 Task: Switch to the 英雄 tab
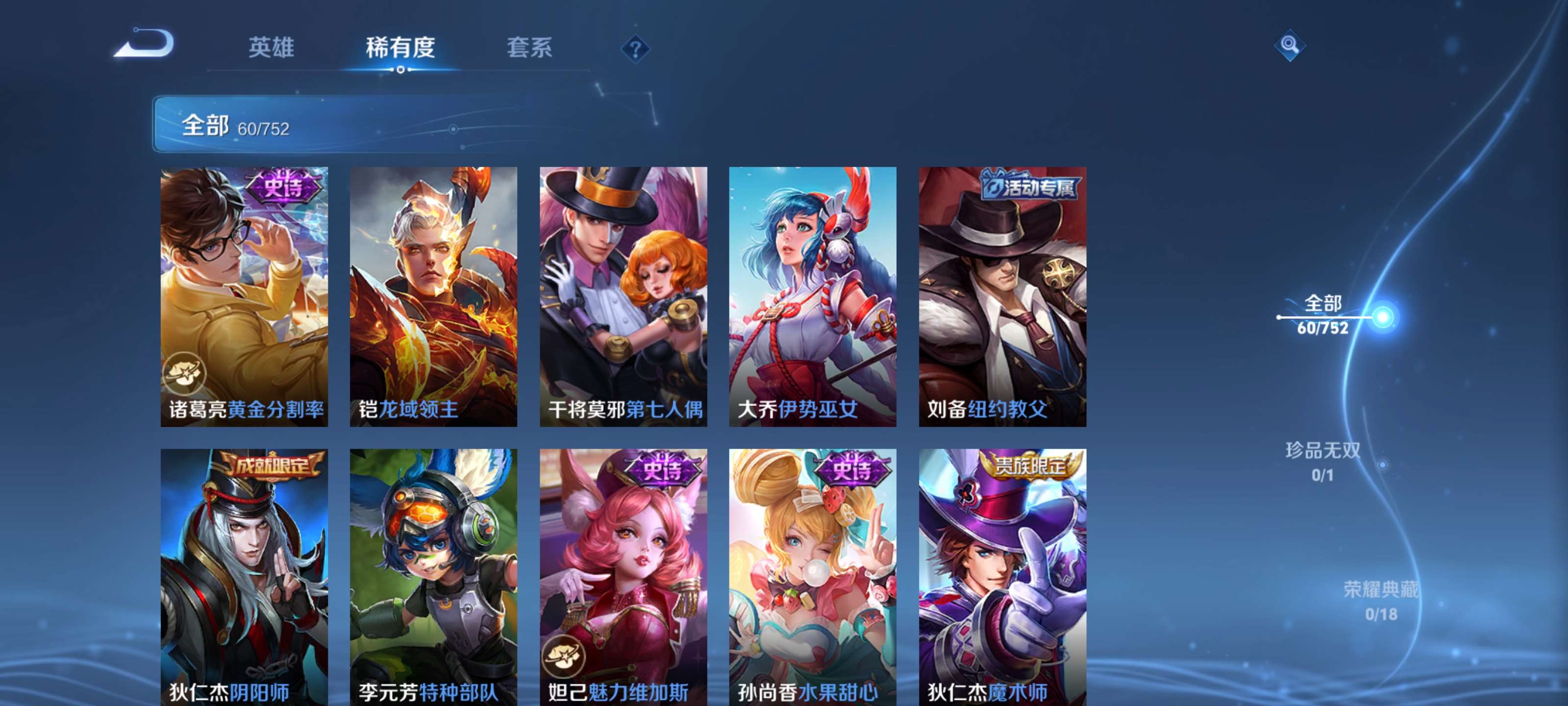pyautogui.click(x=271, y=48)
